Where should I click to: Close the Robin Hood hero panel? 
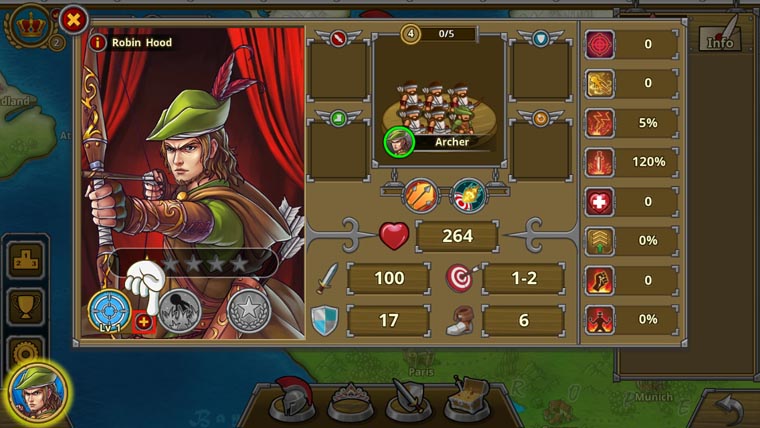click(x=74, y=19)
